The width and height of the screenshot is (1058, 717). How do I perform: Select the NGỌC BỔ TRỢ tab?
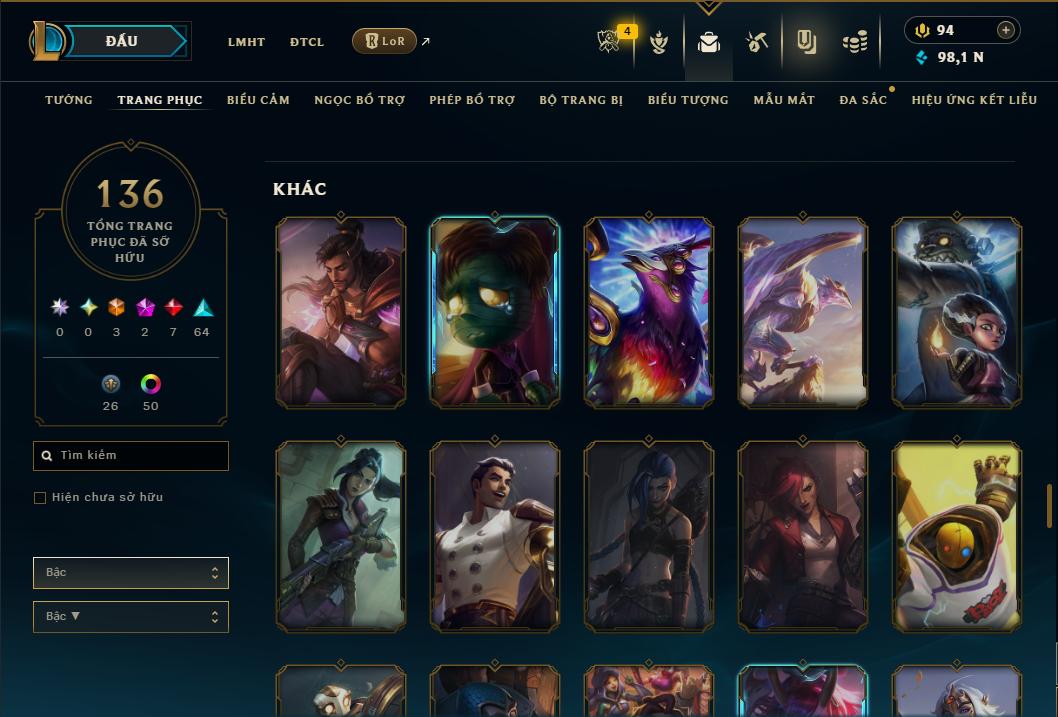pyautogui.click(x=359, y=100)
